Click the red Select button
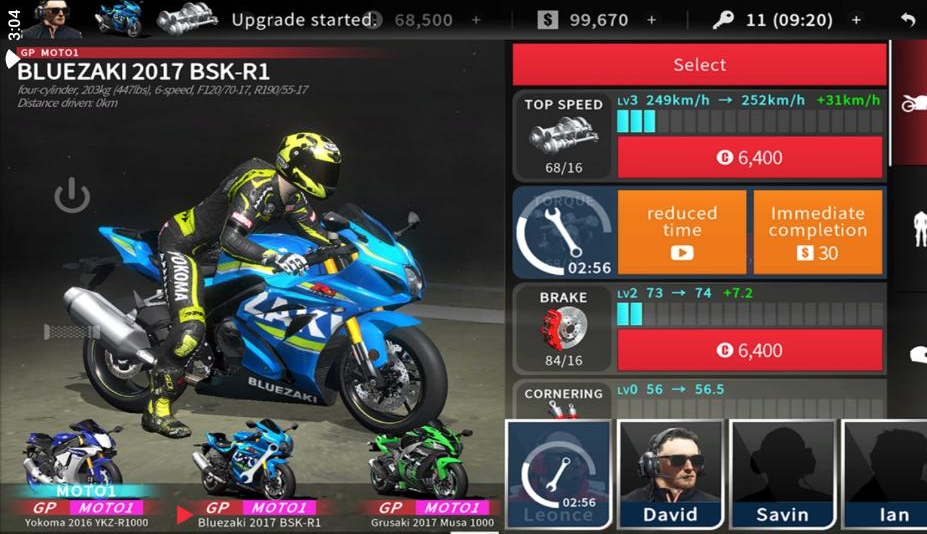Image resolution: width=927 pixels, height=534 pixels. pos(699,65)
